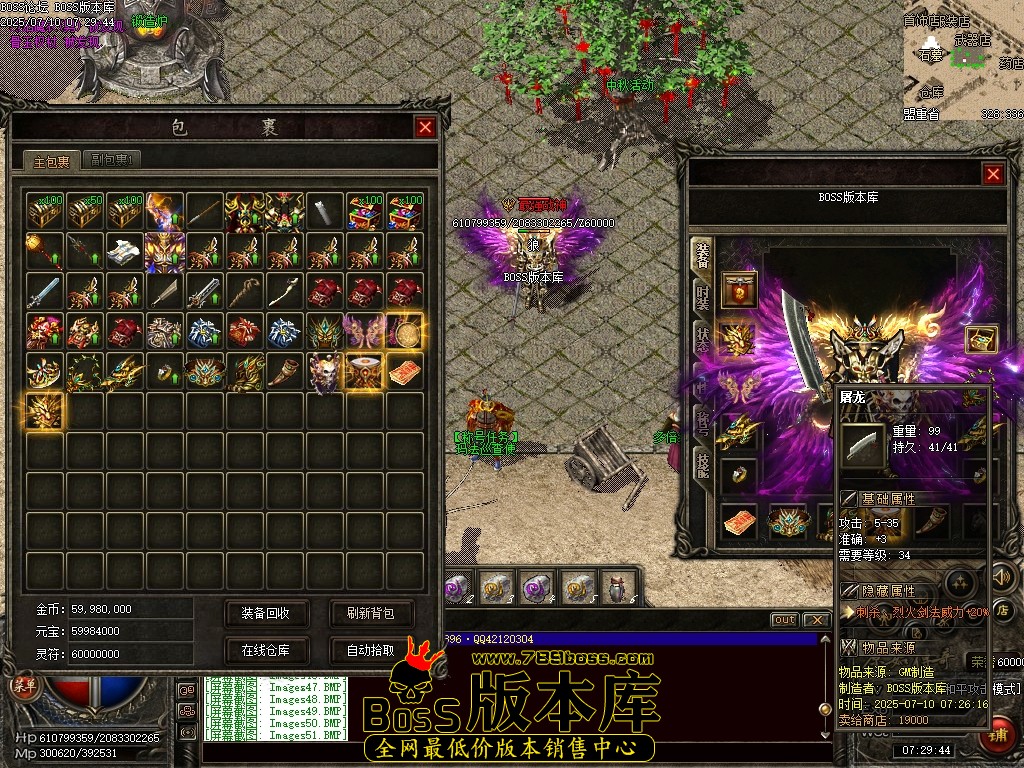The width and height of the screenshot is (1024, 768).
Task: Open the 状态 status tab
Action: (x=702, y=338)
